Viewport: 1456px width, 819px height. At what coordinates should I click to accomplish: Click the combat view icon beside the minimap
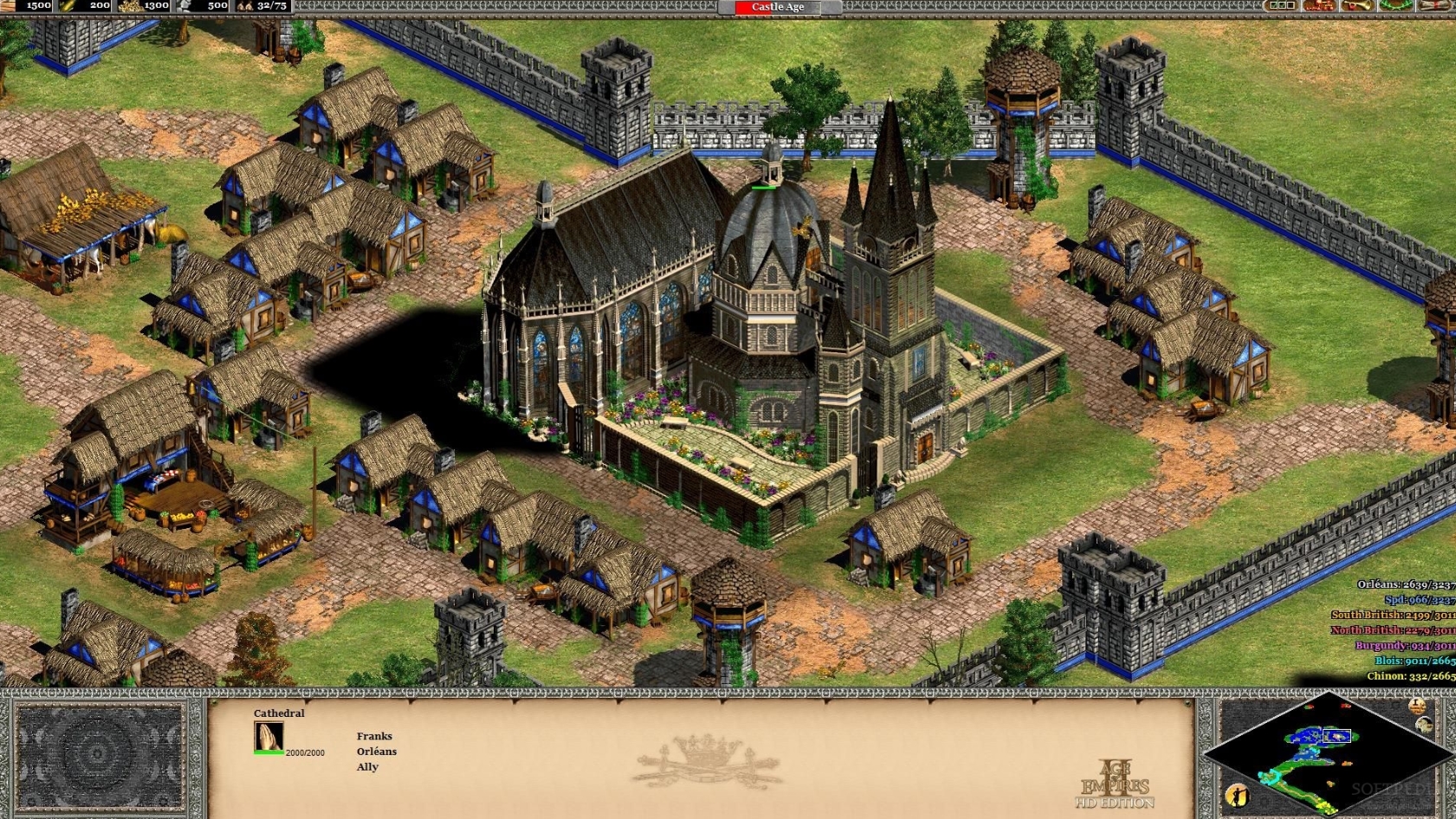(1424, 724)
